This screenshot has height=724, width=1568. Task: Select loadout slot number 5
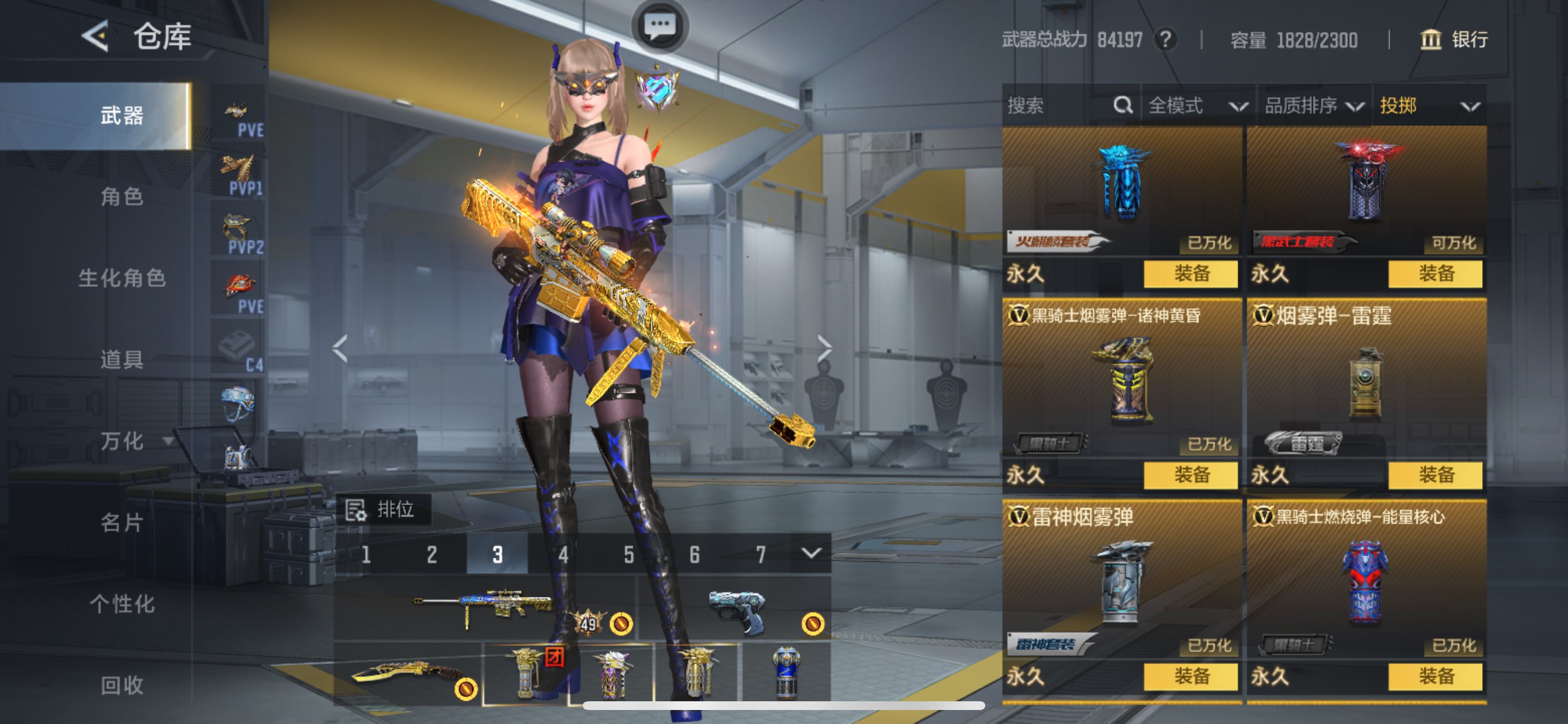pyautogui.click(x=629, y=554)
